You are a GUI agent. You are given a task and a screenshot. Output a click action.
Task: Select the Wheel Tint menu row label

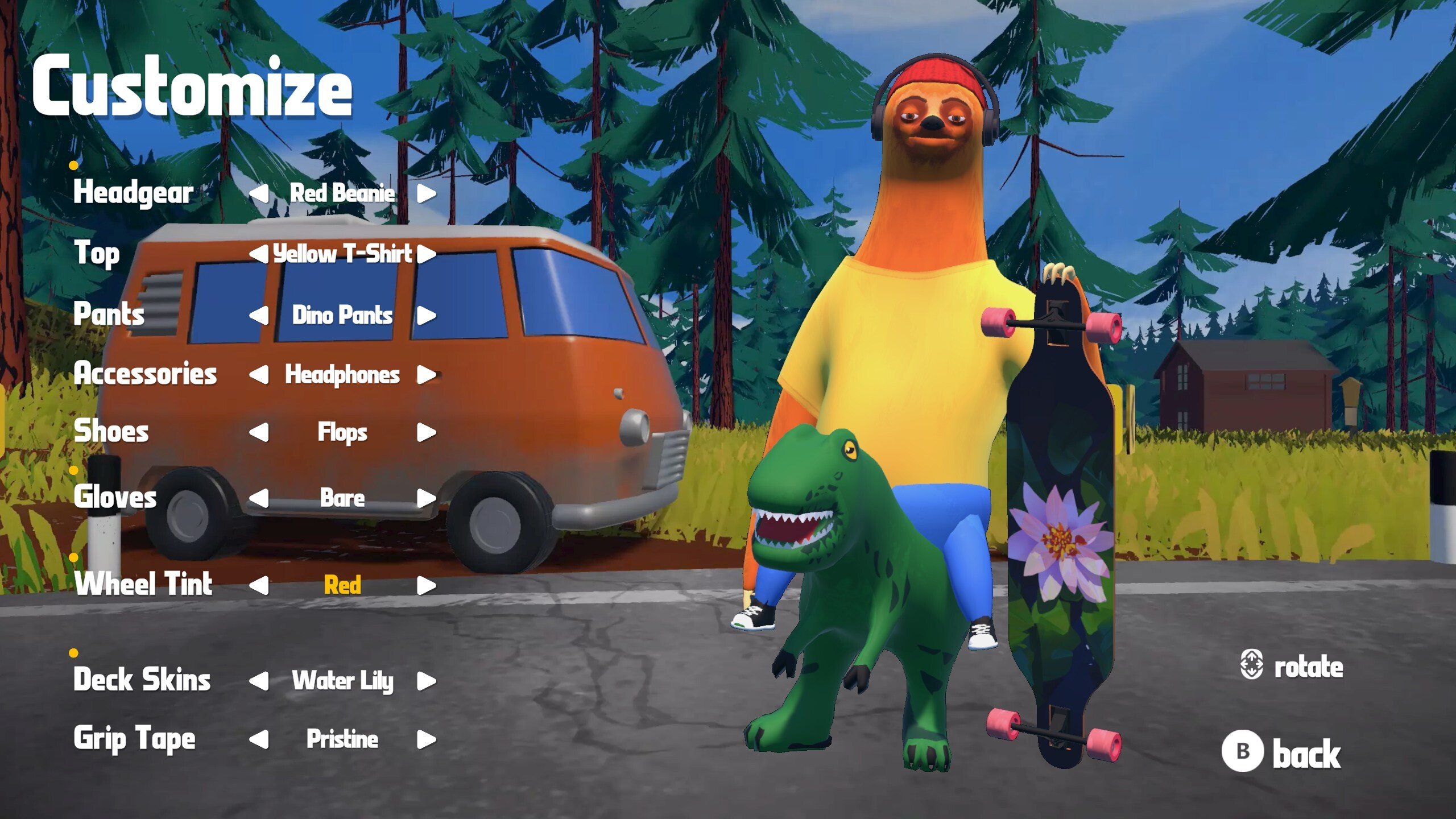click(143, 584)
